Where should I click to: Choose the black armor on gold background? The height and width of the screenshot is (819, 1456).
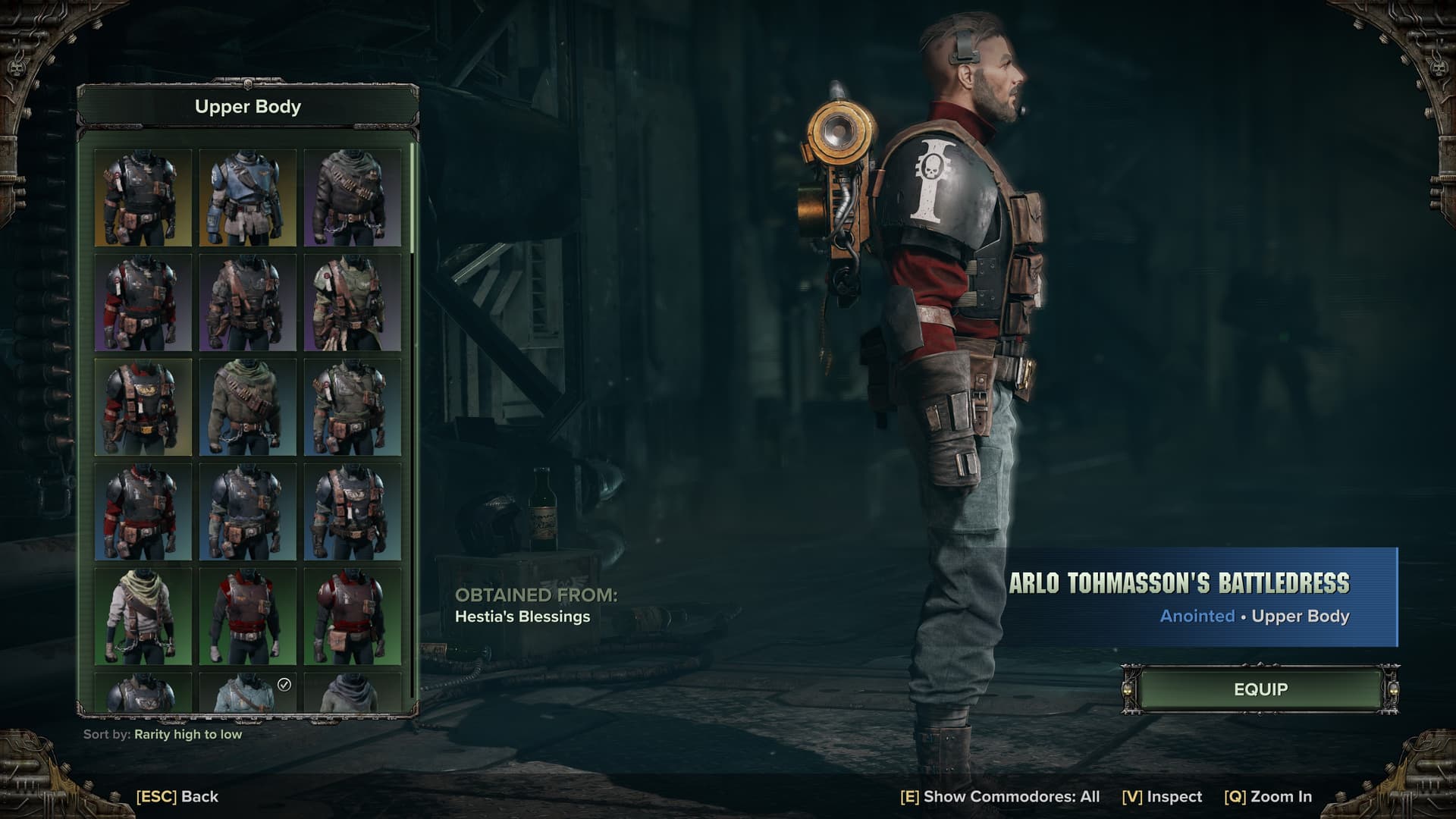pos(143,197)
